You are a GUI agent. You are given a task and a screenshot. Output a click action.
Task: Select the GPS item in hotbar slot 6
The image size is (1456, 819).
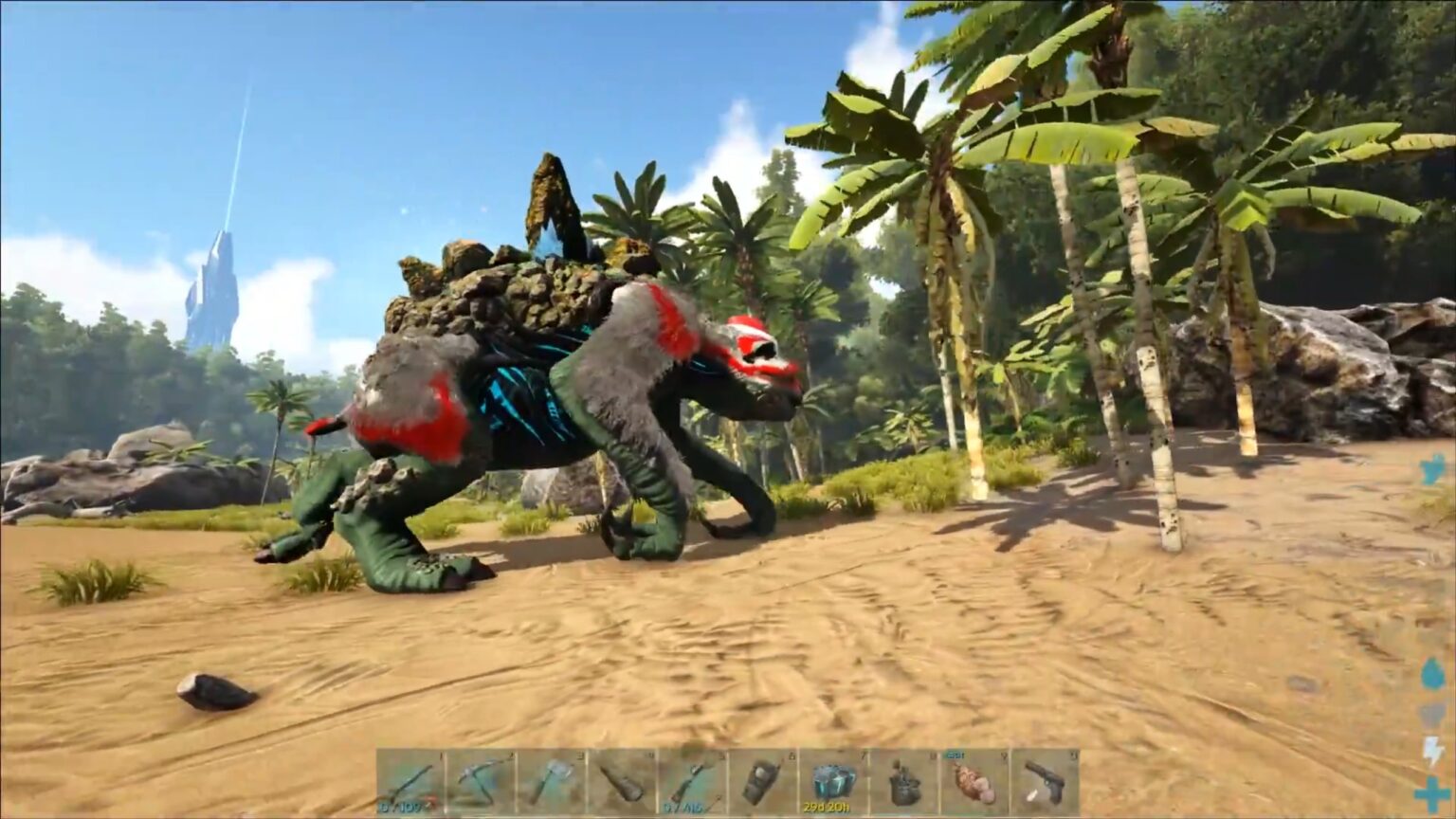(763, 782)
